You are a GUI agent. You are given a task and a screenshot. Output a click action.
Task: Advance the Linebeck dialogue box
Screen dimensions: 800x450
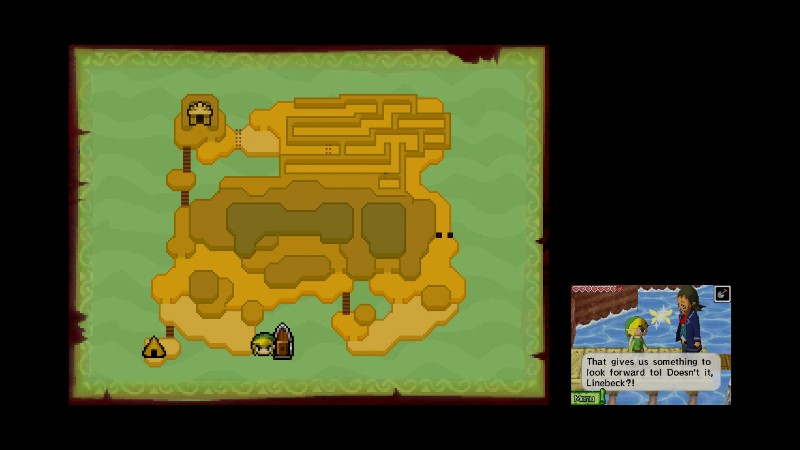click(650, 372)
